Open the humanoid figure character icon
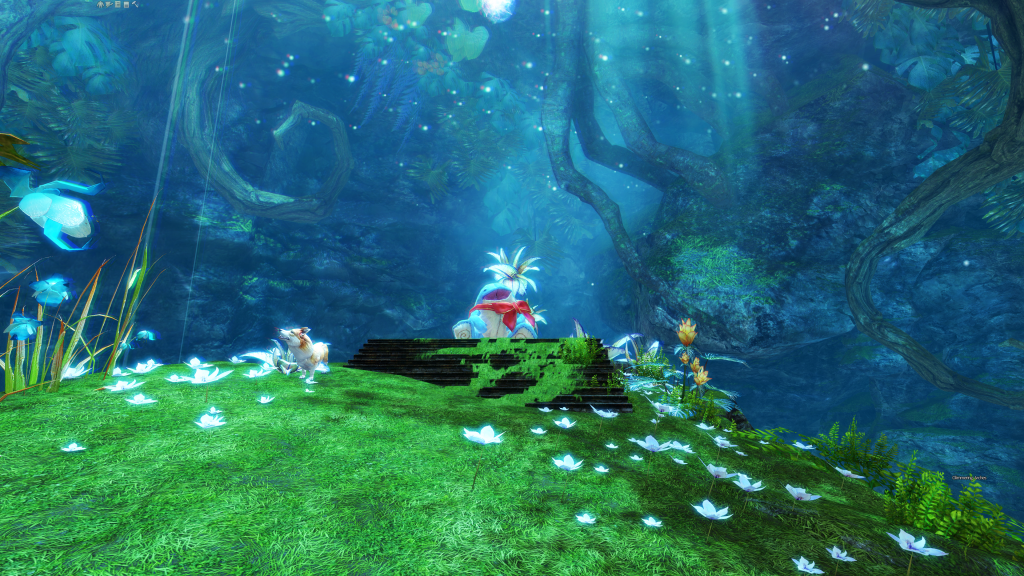Screen dimensions: 1024x576 100,4
